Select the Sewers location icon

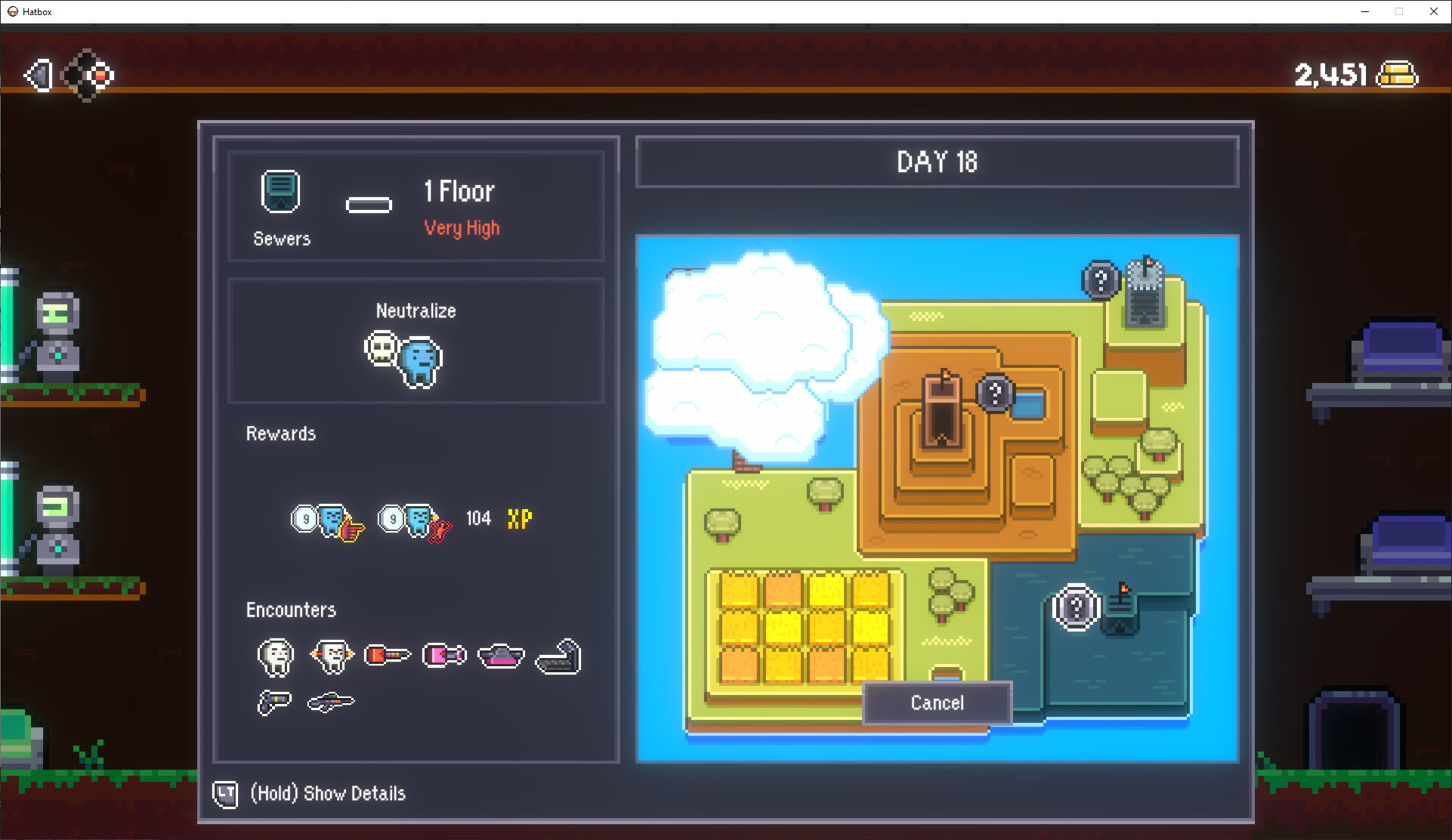281,191
